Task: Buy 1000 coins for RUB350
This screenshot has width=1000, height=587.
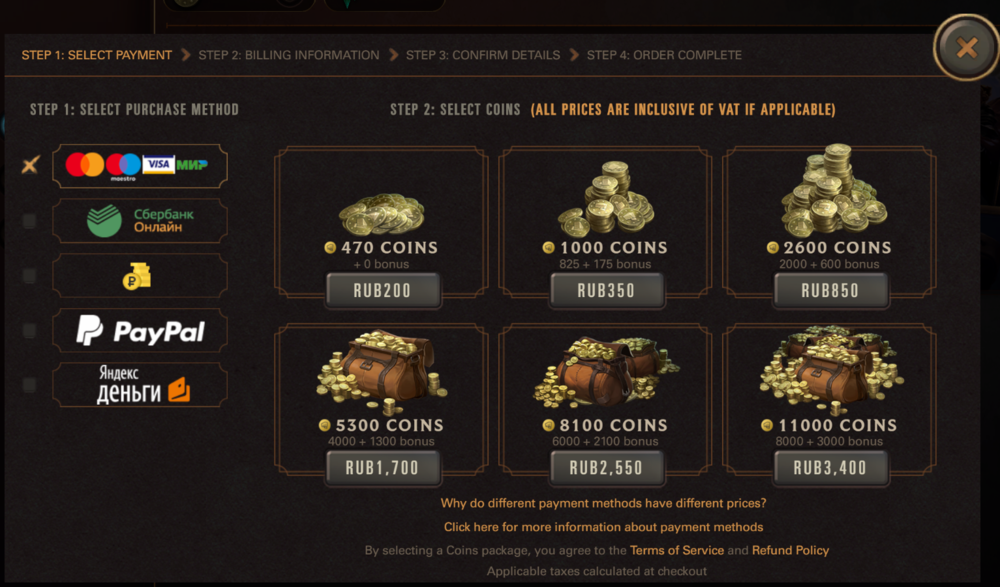Action: (x=605, y=291)
